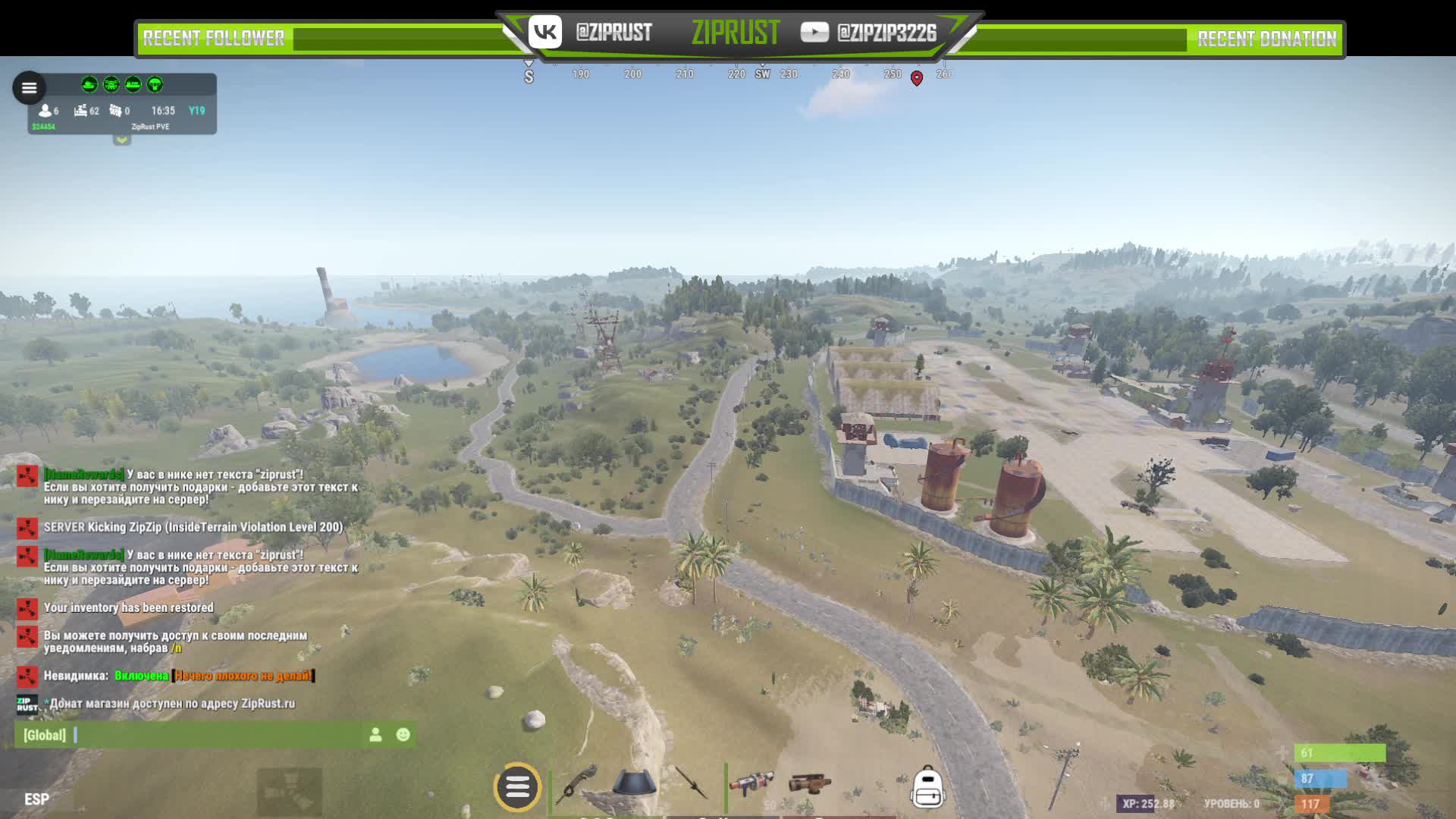Toggle the ESP label

point(36,799)
